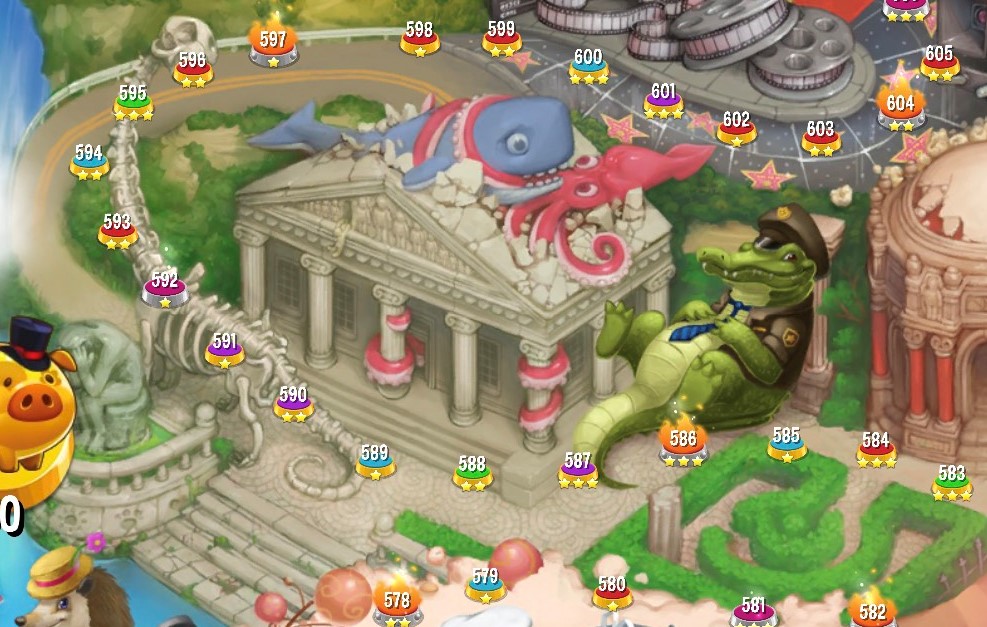Open level 578 flaming node
The width and height of the screenshot is (987, 627).
tap(397, 604)
